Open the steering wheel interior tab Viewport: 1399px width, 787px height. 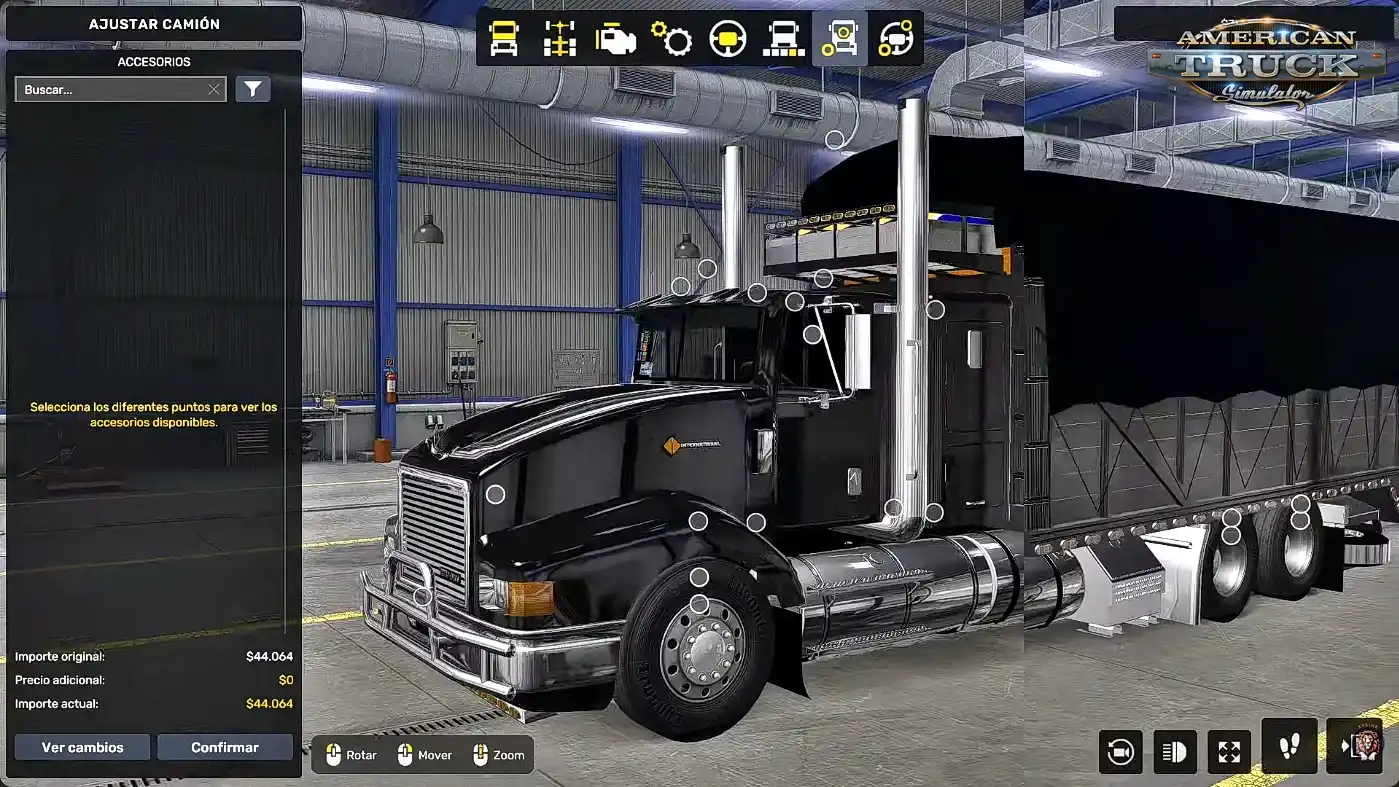pyautogui.click(x=728, y=39)
